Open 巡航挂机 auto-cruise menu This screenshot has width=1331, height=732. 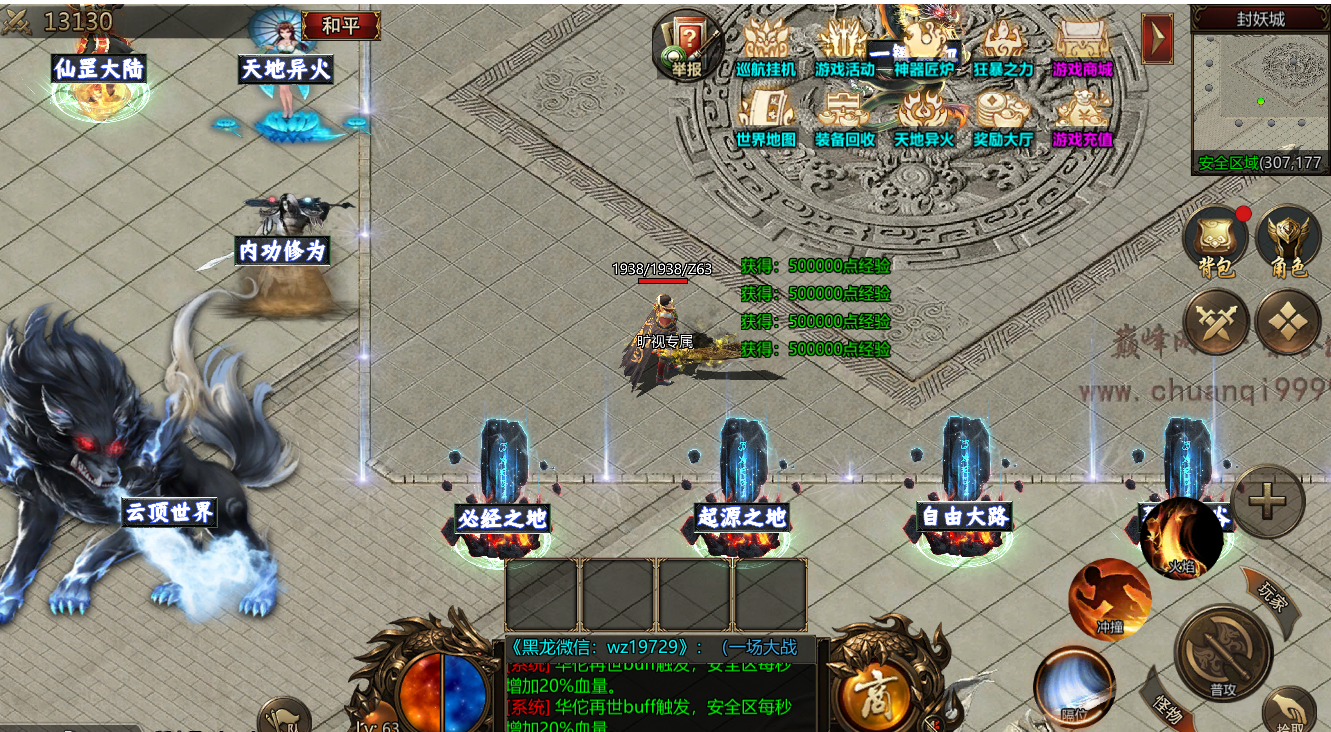[x=766, y=49]
